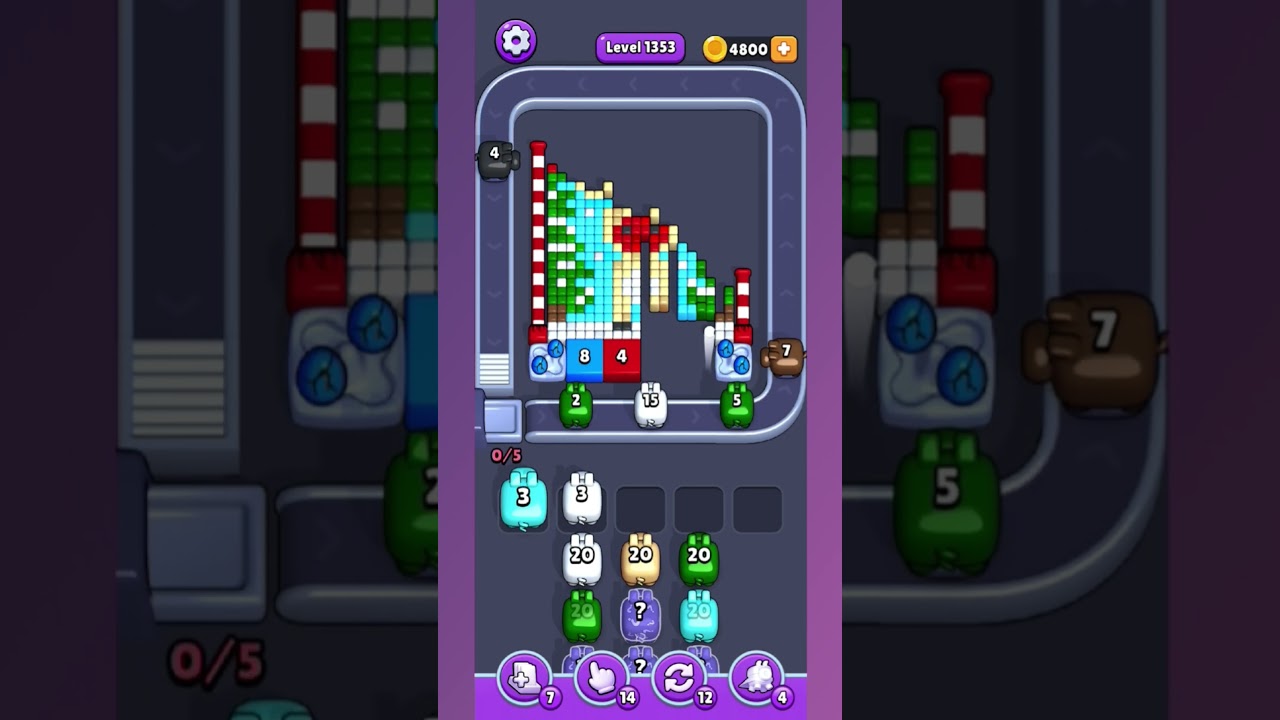Select the cyan bag labeled 3
The height and width of the screenshot is (720, 1280).
pos(522,497)
